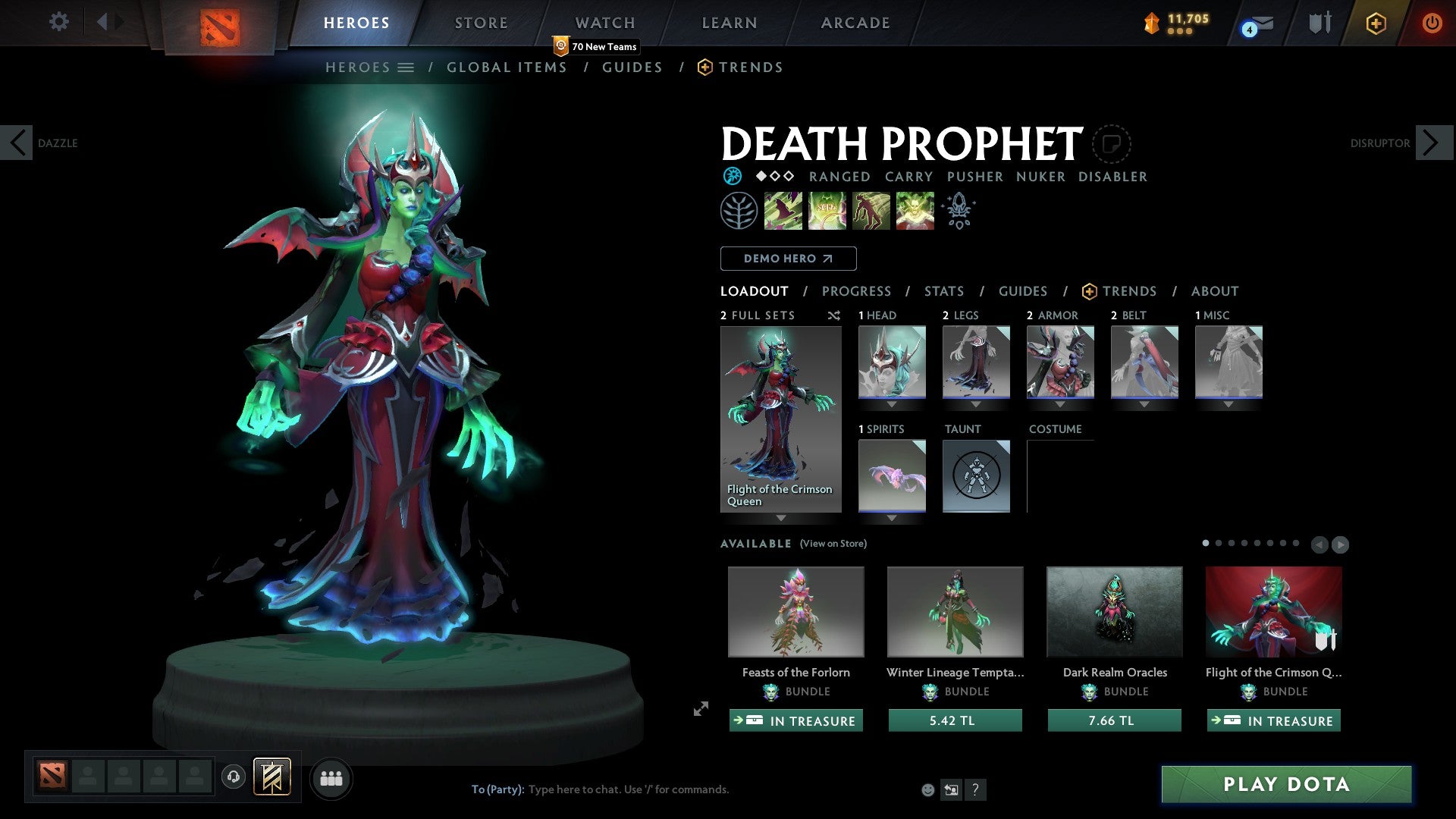The height and width of the screenshot is (819, 1456).
Task: Enable the friends list panel icon
Action: (331, 778)
